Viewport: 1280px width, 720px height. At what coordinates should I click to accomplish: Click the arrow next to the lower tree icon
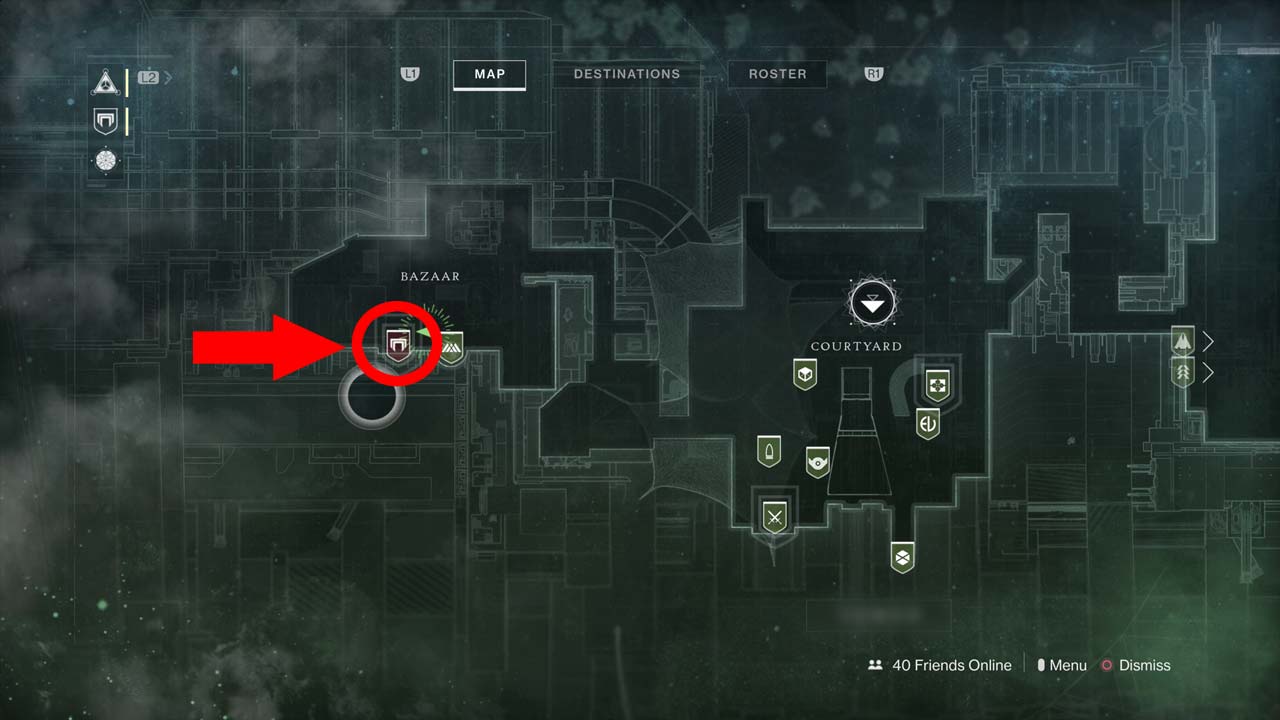coord(1207,372)
